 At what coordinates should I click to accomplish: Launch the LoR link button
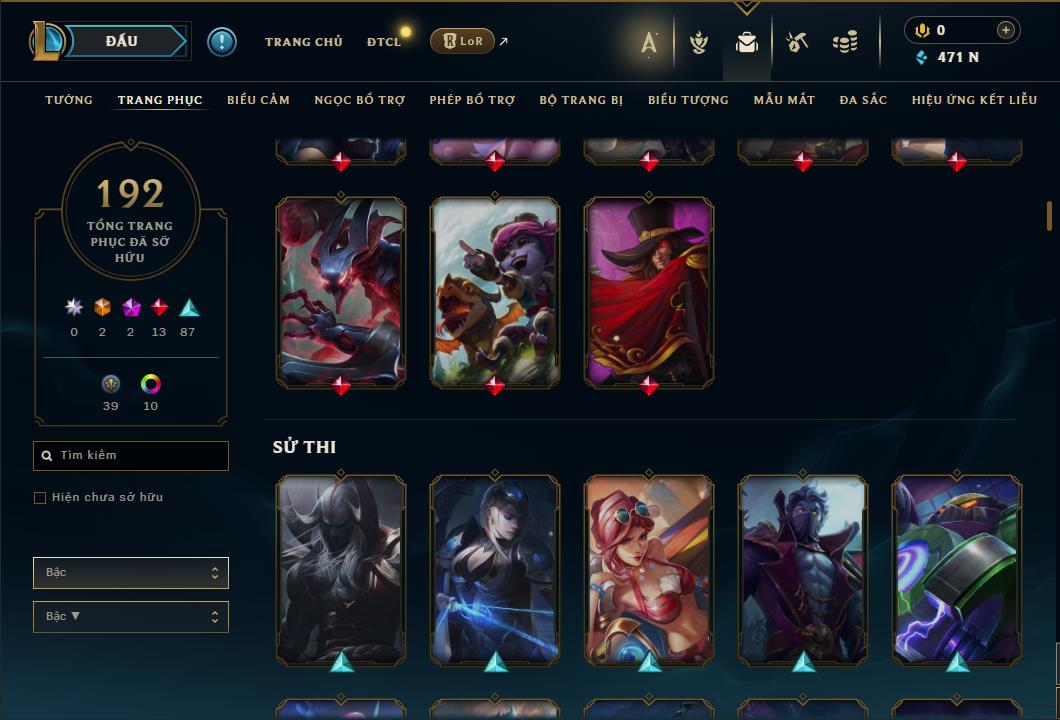pyautogui.click(x=462, y=41)
